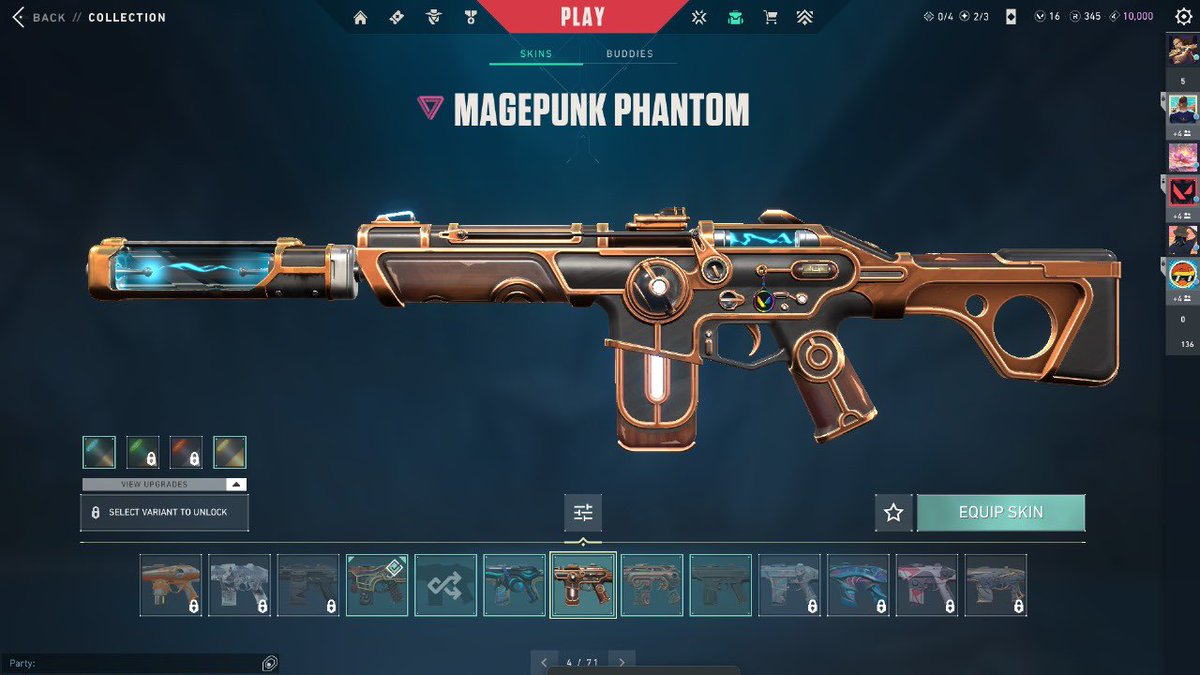Click the Party chat input box

pyautogui.click(x=130, y=664)
